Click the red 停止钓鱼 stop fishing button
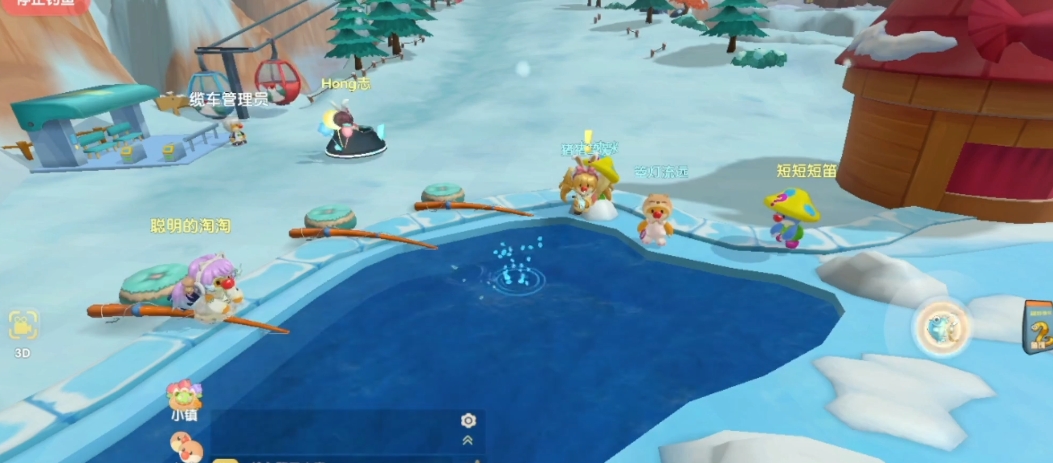Screen dimensions: 1053x463 [x=45, y=4]
